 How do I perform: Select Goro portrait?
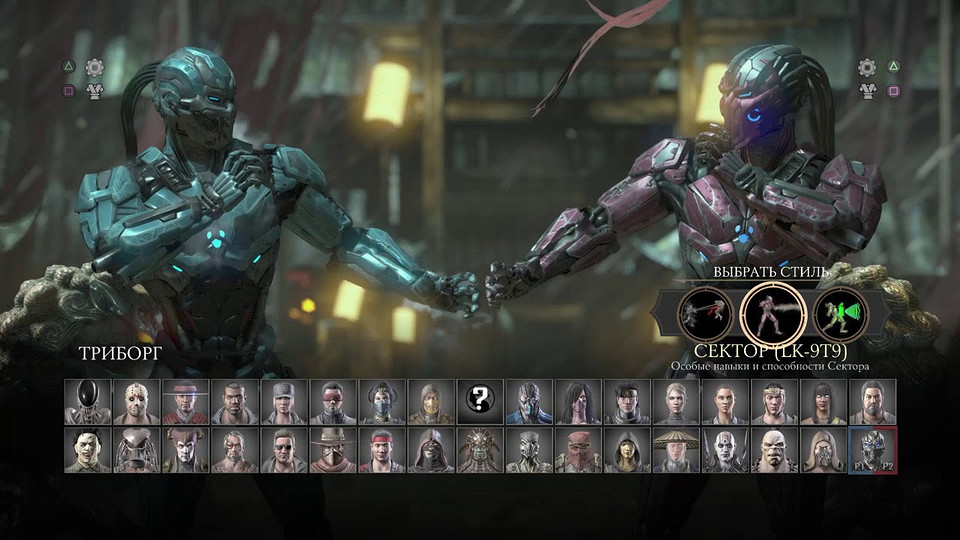(x=774, y=450)
